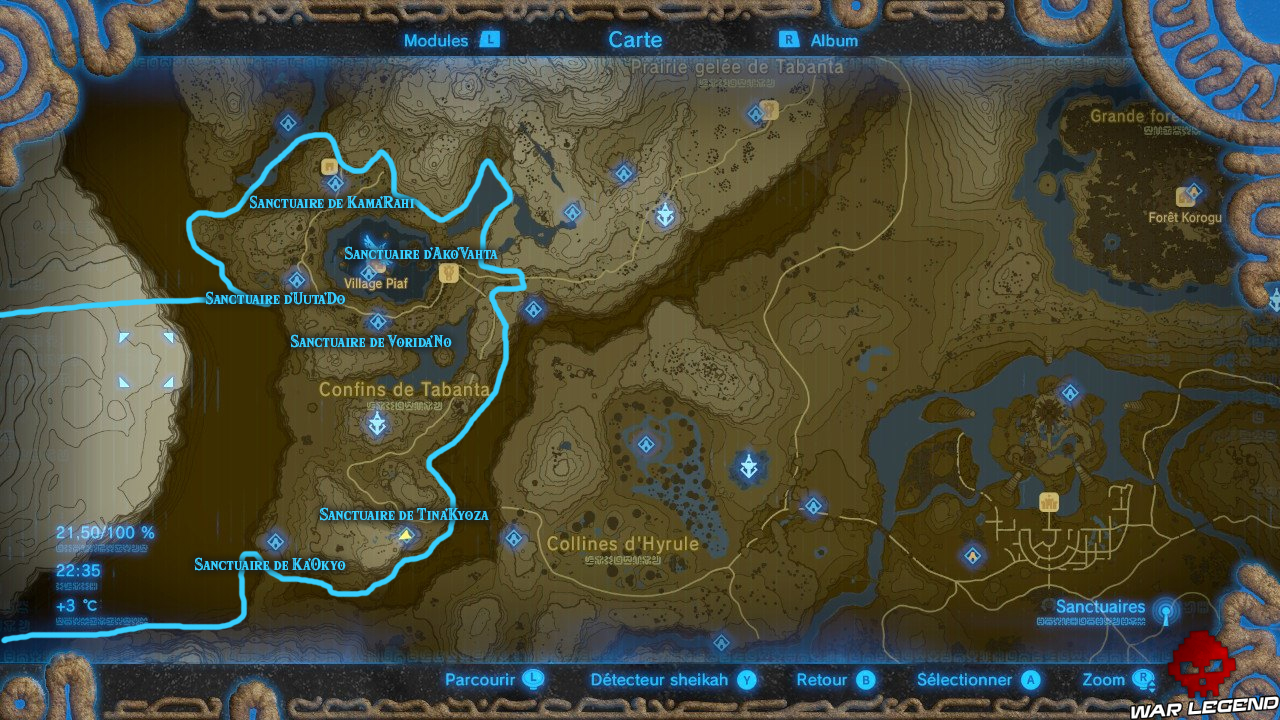Click the shrine icon near Forêt Korogu
Viewport: 1280px width, 720px height.
point(1196,191)
